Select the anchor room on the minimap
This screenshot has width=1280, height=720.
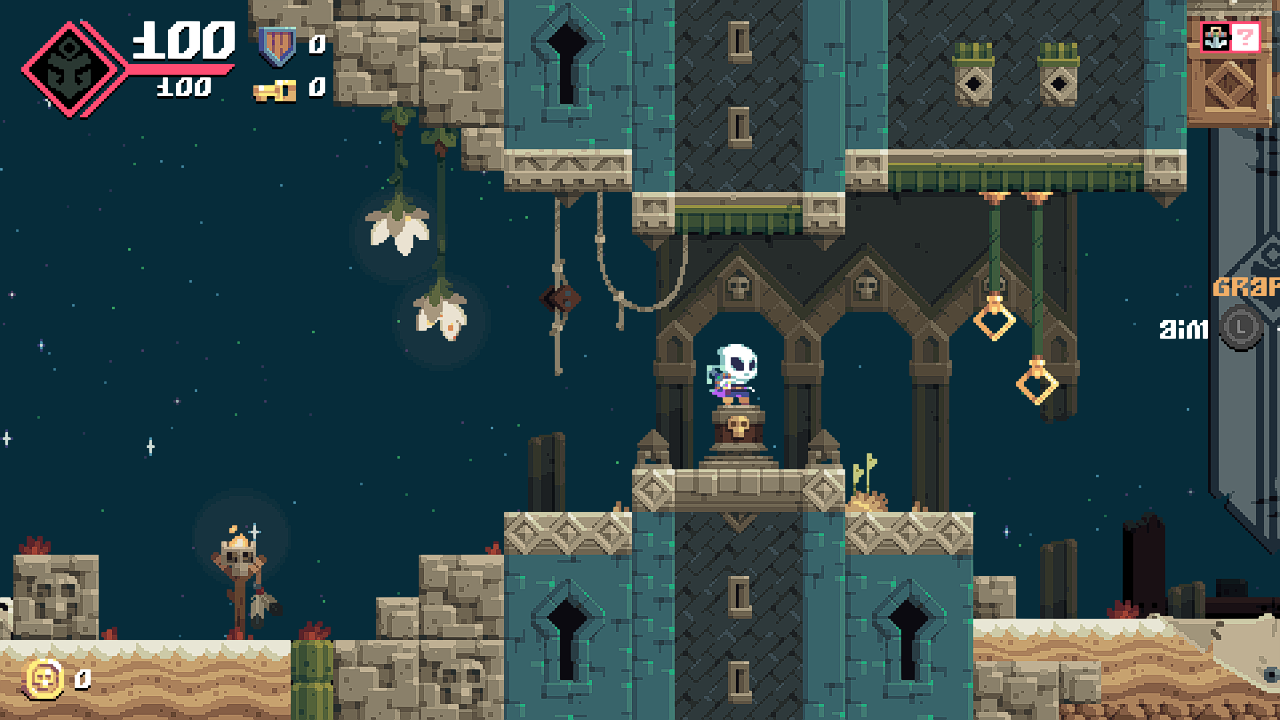pyautogui.click(x=1217, y=39)
